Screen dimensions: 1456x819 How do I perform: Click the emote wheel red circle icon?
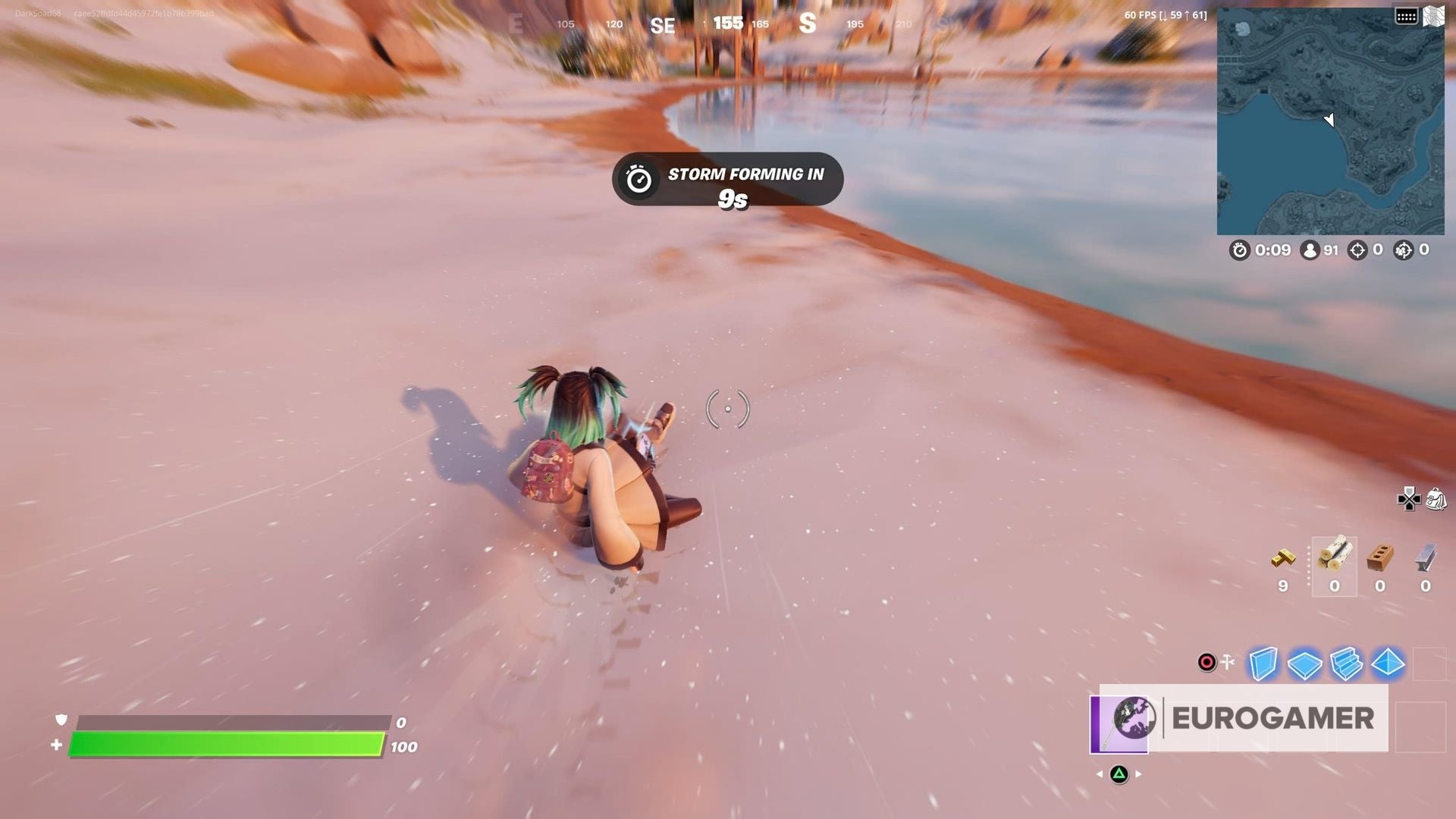click(1207, 661)
